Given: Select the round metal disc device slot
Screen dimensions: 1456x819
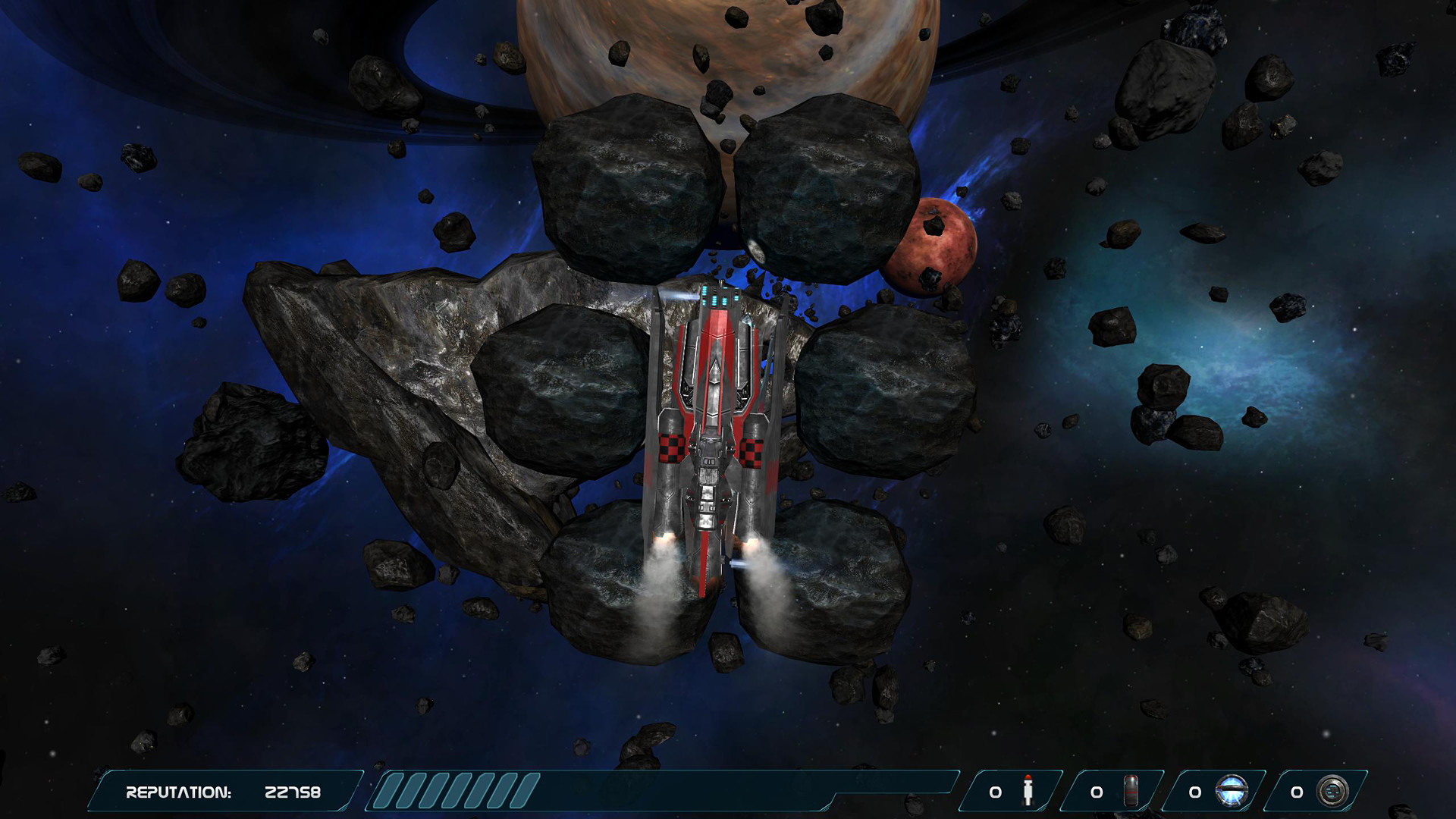Looking at the screenshot, I should coord(1332,791).
